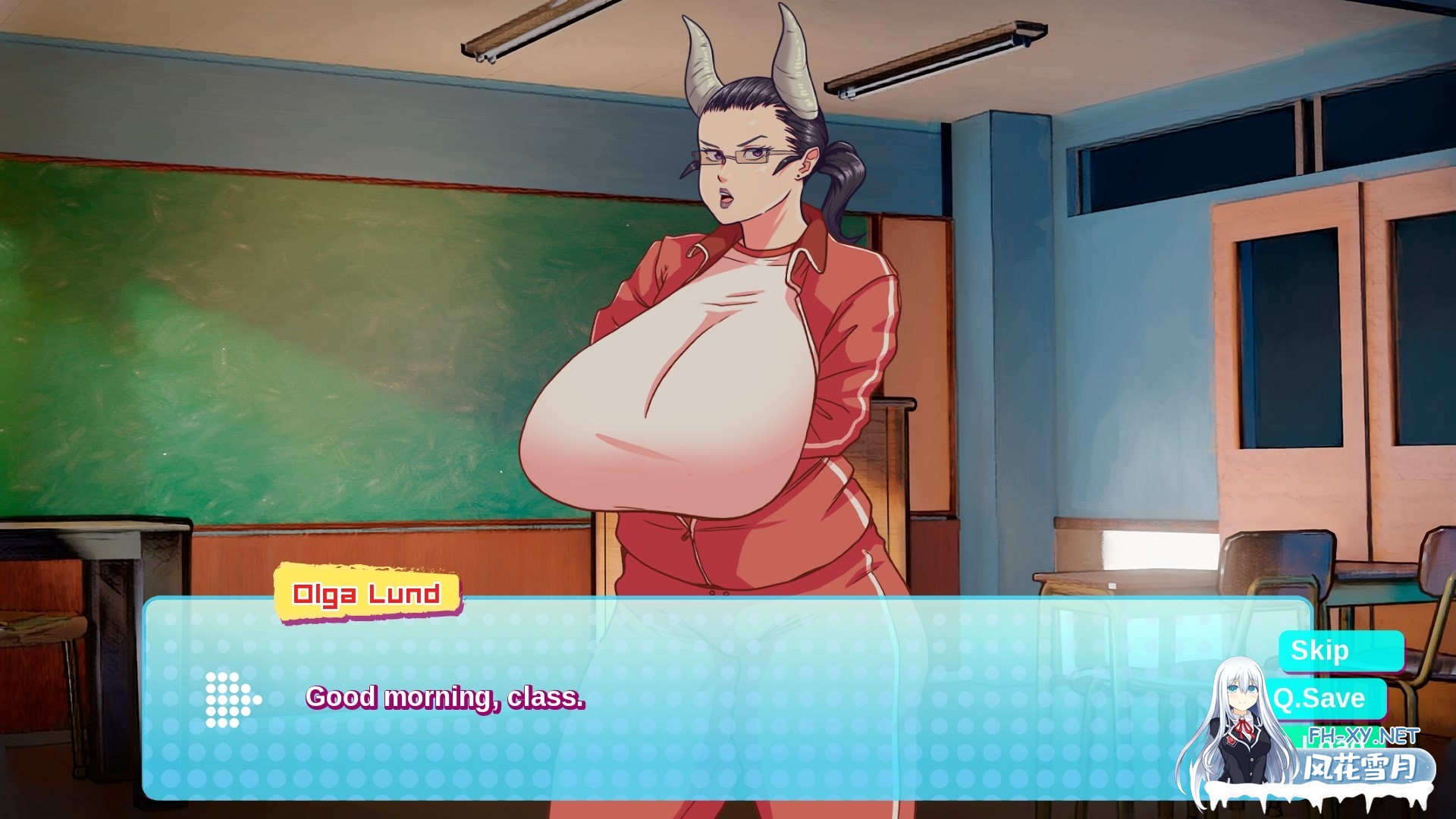The height and width of the screenshot is (819, 1456).
Task: Click the Olga Lund character name plate
Action: (369, 596)
